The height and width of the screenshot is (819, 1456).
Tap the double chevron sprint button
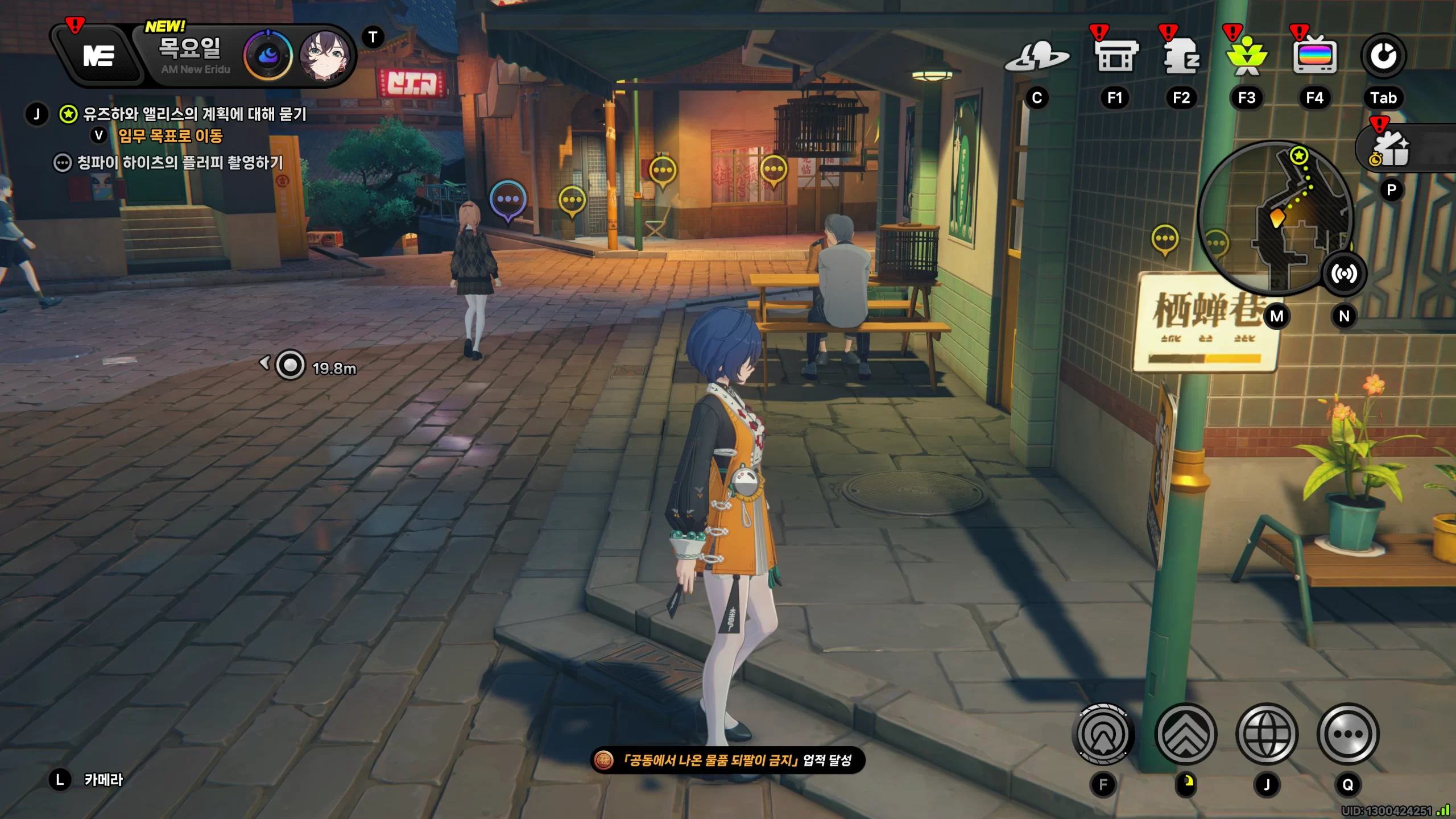[1186, 734]
